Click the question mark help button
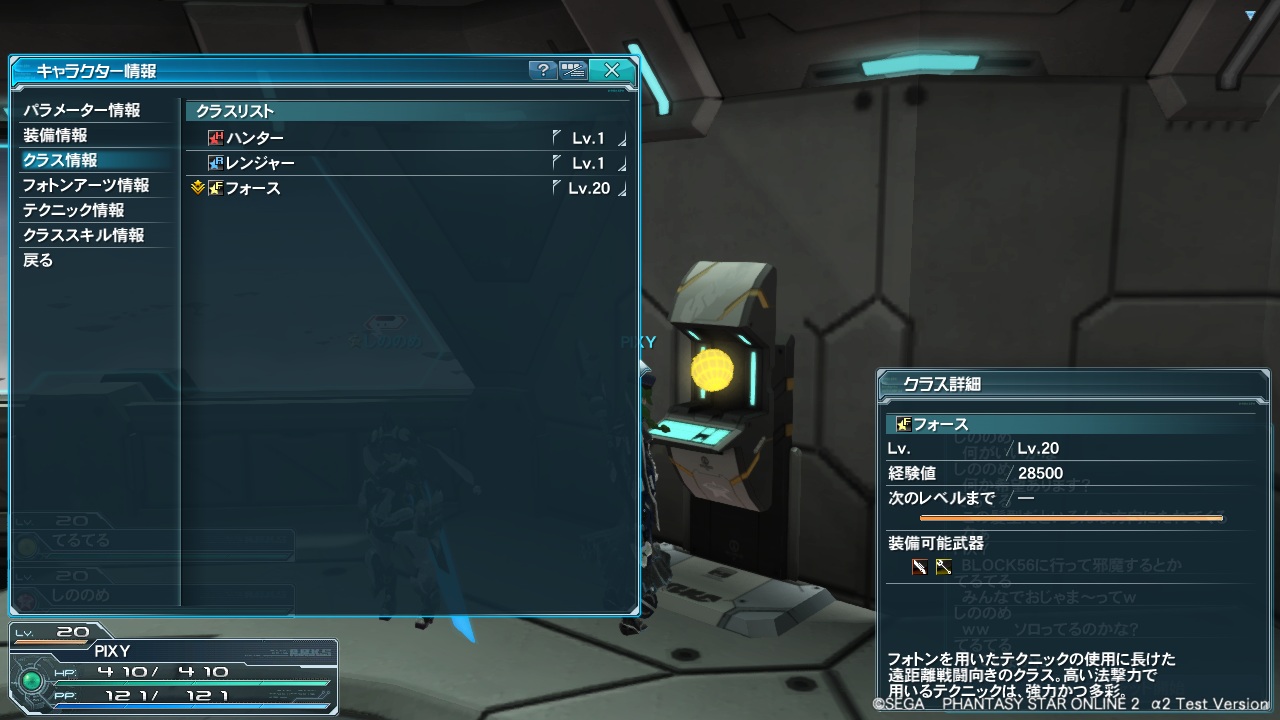1280x720 pixels. coord(543,70)
